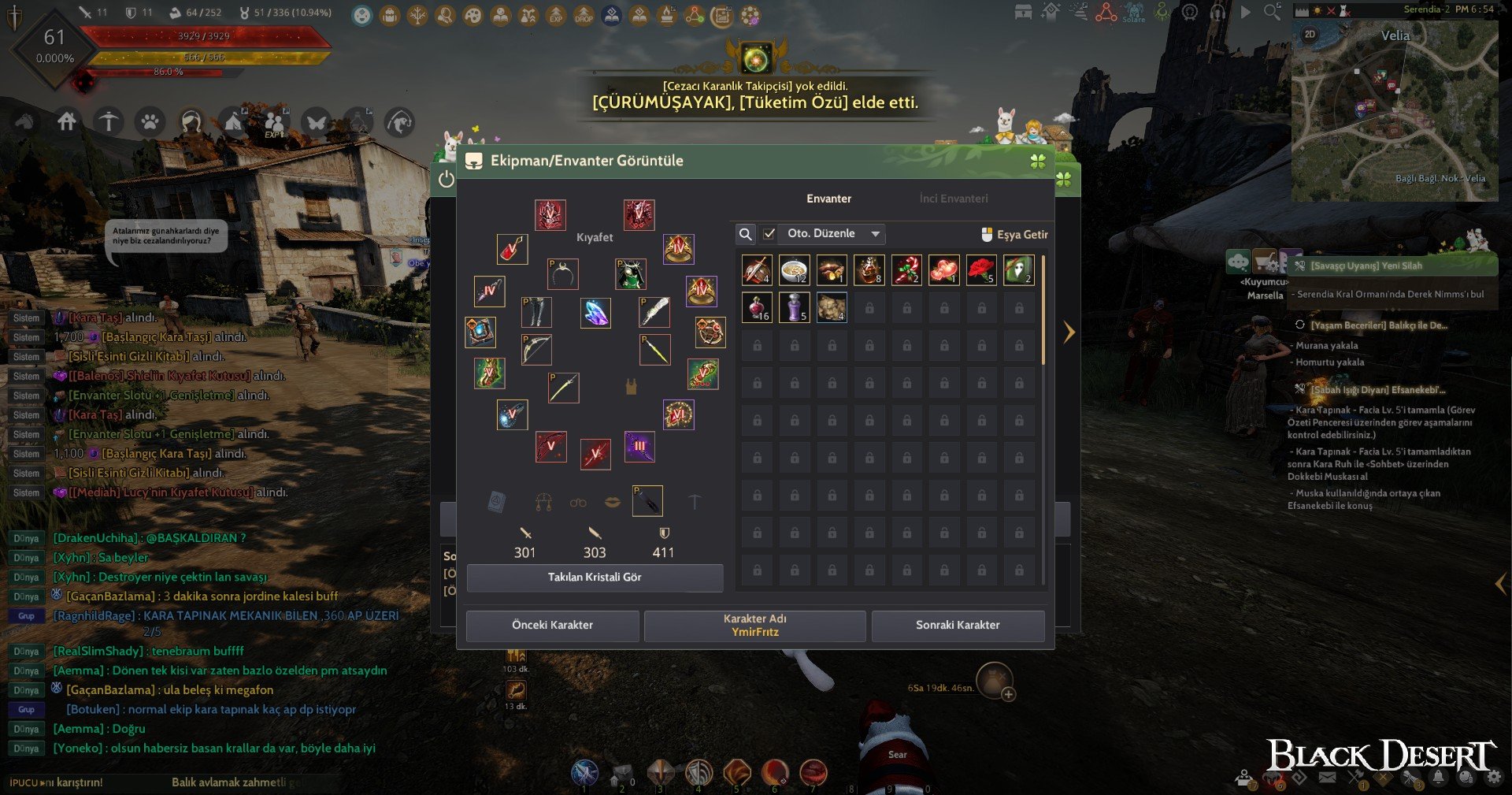Image resolution: width=1512 pixels, height=795 pixels.
Task: Click the paw pet icon
Action: (150, 122)
